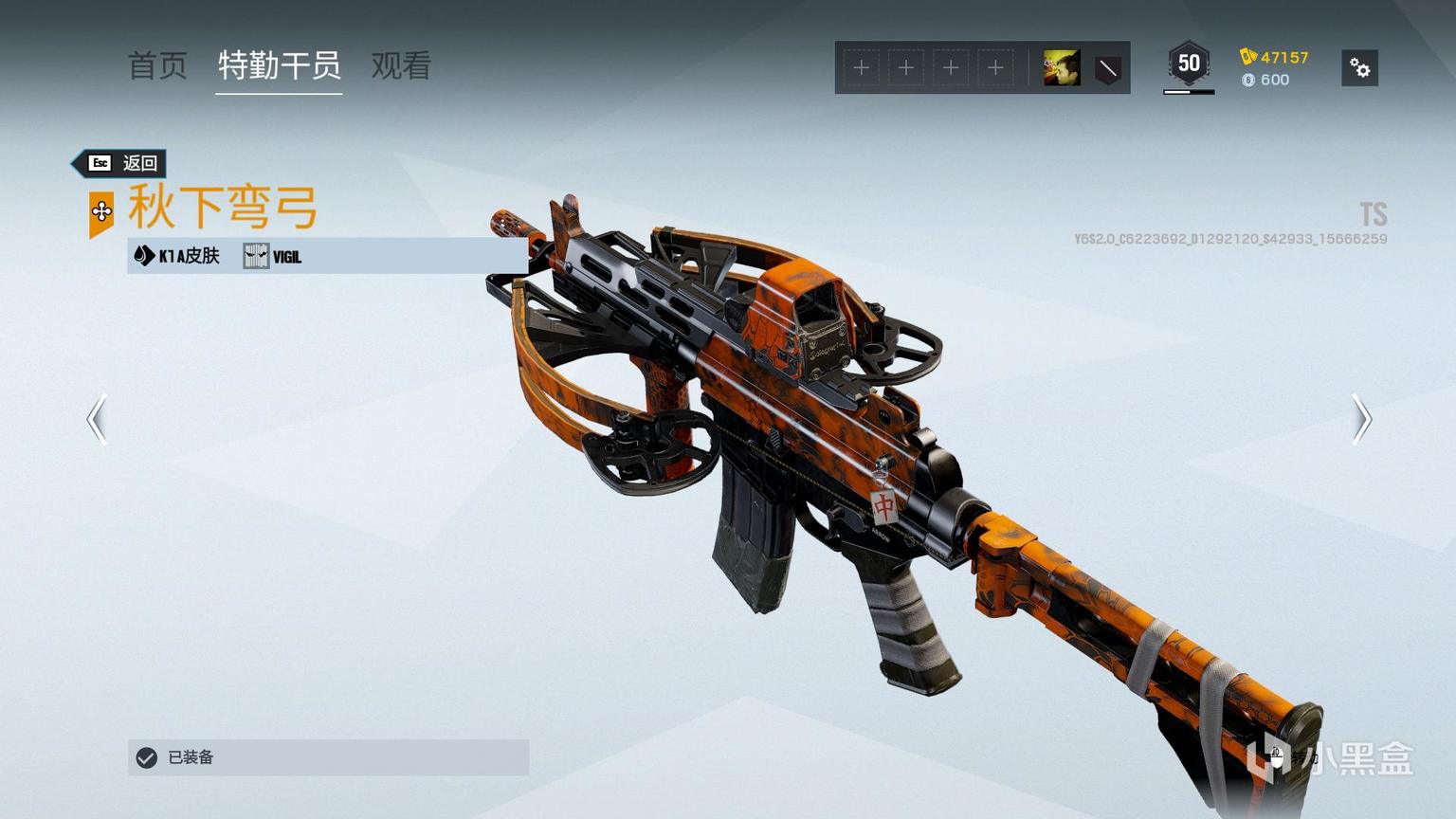Switch to the 特勤干员 operators tab
Screen dimensions: 1456x819
click(x=279, y=66)
